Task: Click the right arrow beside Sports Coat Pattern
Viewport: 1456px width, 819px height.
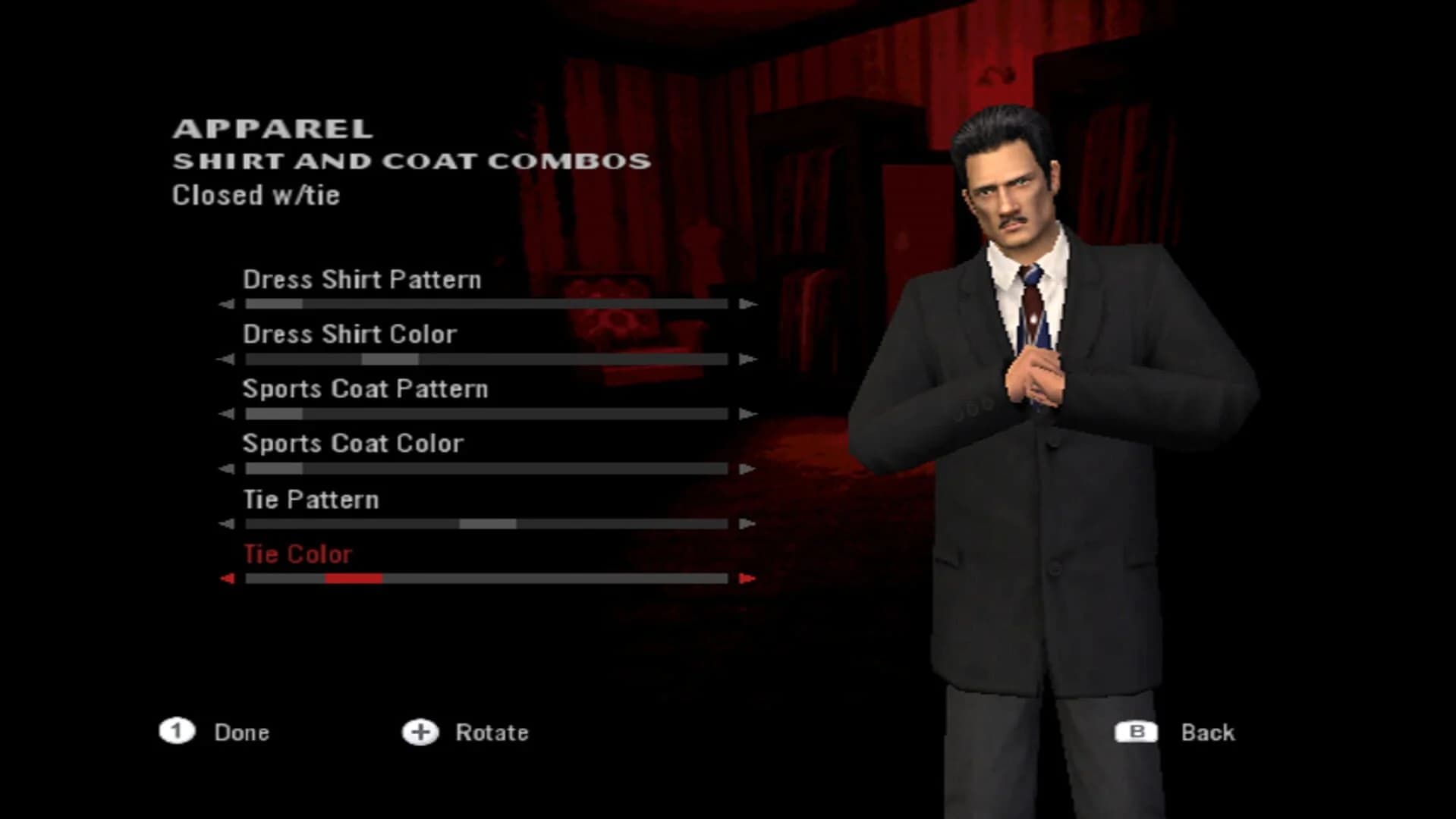Action: (748, 413)
